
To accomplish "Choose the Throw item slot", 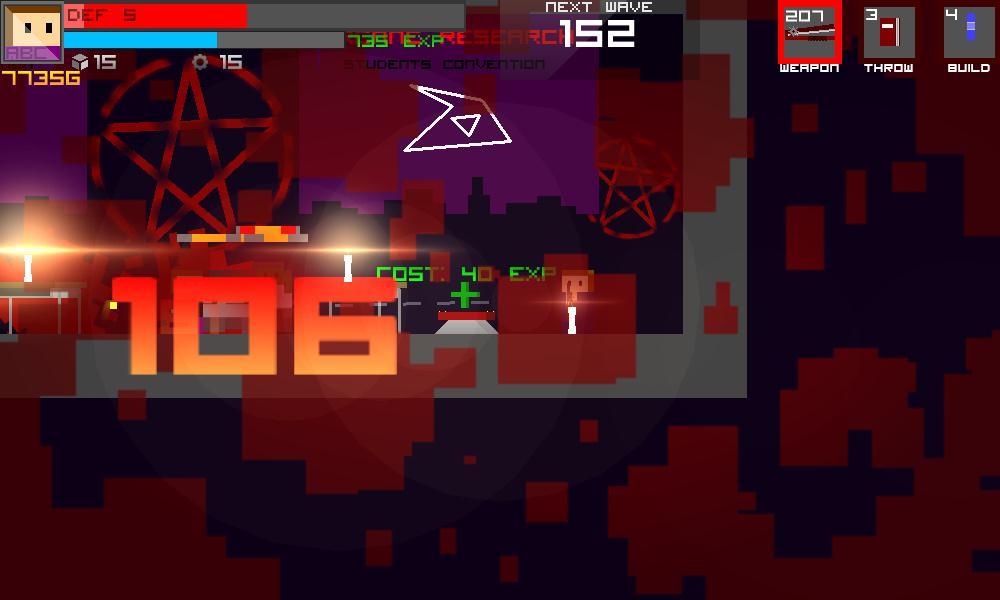I will tap(888, 33).
